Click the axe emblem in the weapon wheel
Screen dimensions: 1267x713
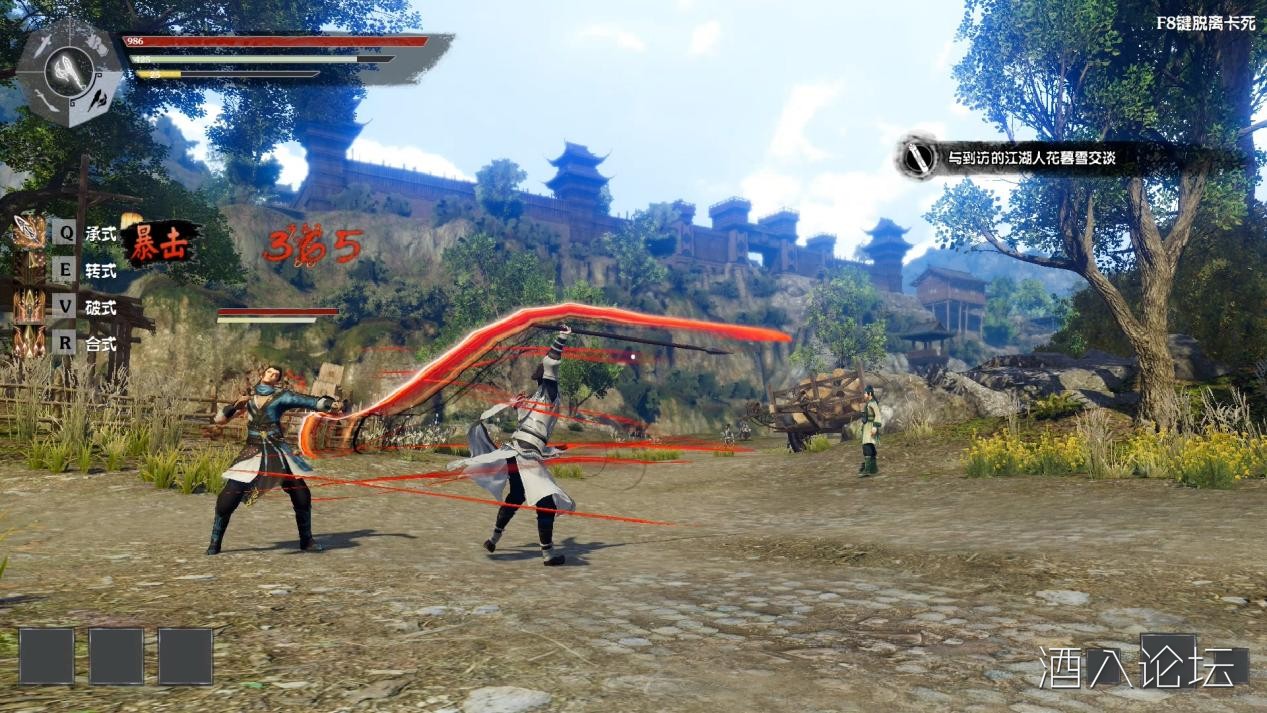[68, 72]
